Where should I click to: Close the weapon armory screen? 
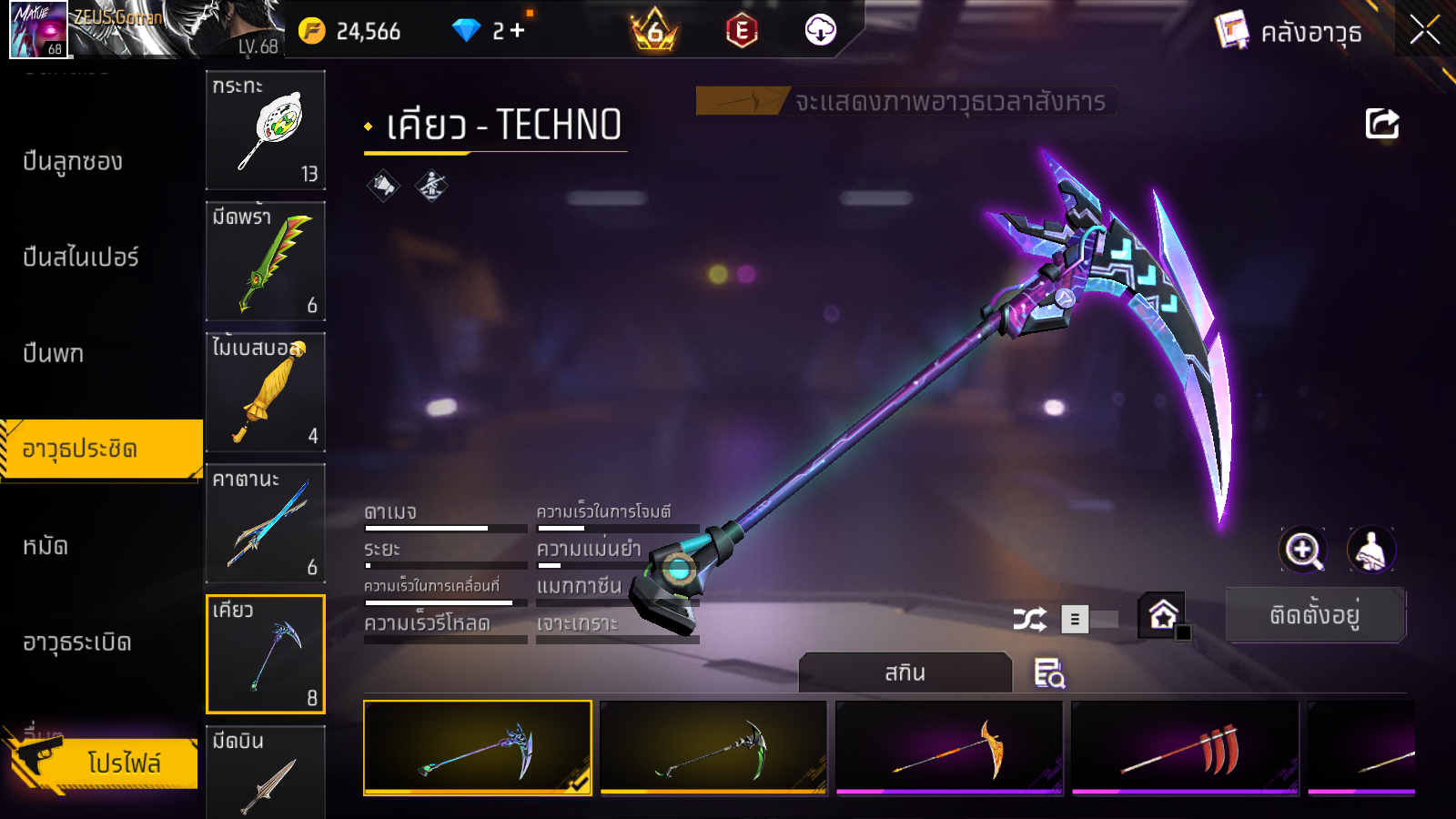point(1424,31)
